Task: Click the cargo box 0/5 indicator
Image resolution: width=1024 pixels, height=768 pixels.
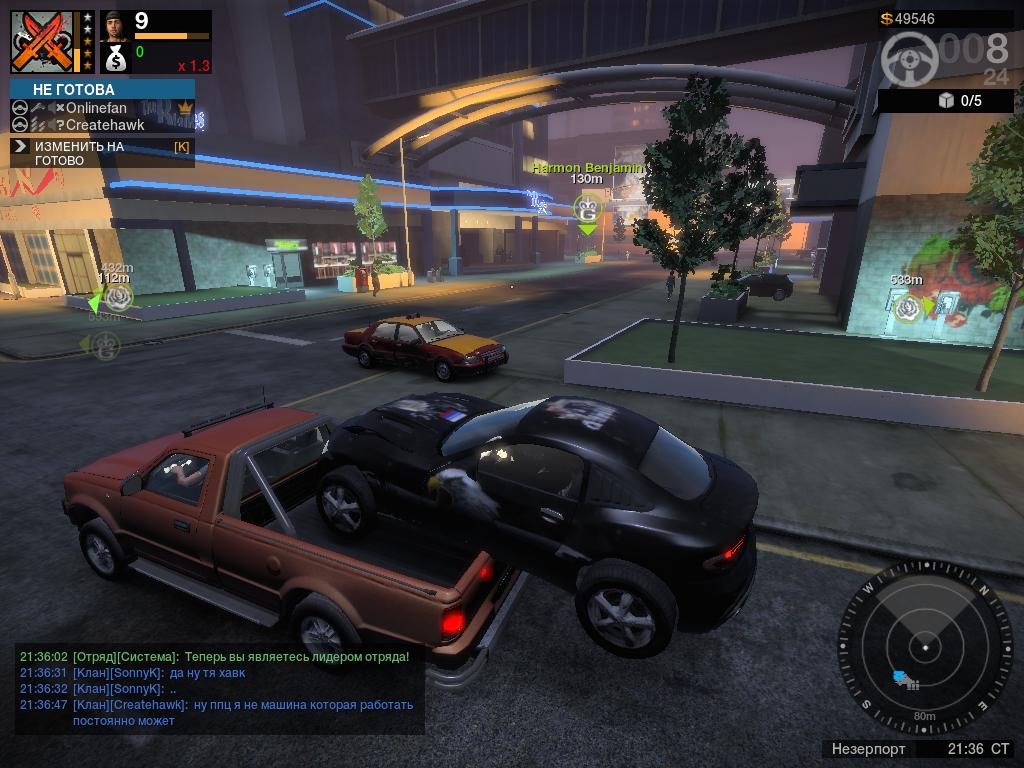Action: pyautogui.click(x=960, y=100)
